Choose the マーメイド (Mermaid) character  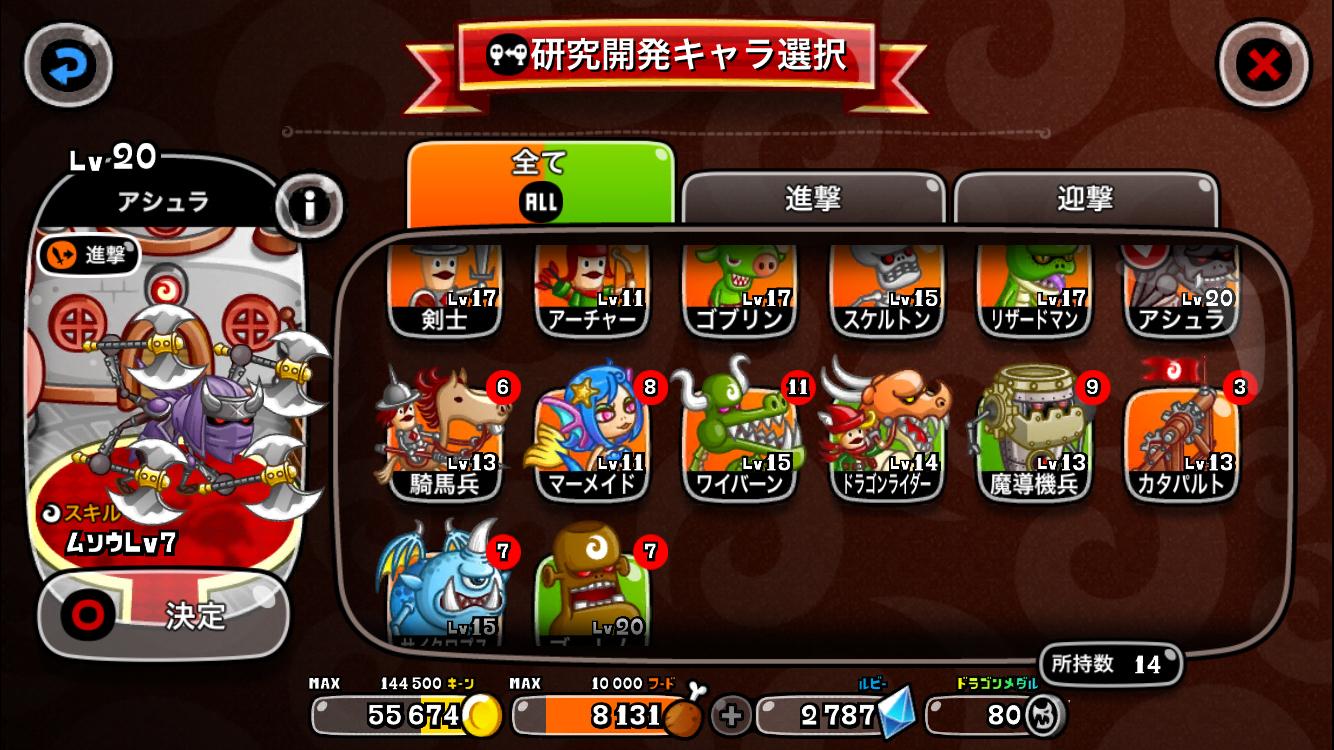click(592, 435)
